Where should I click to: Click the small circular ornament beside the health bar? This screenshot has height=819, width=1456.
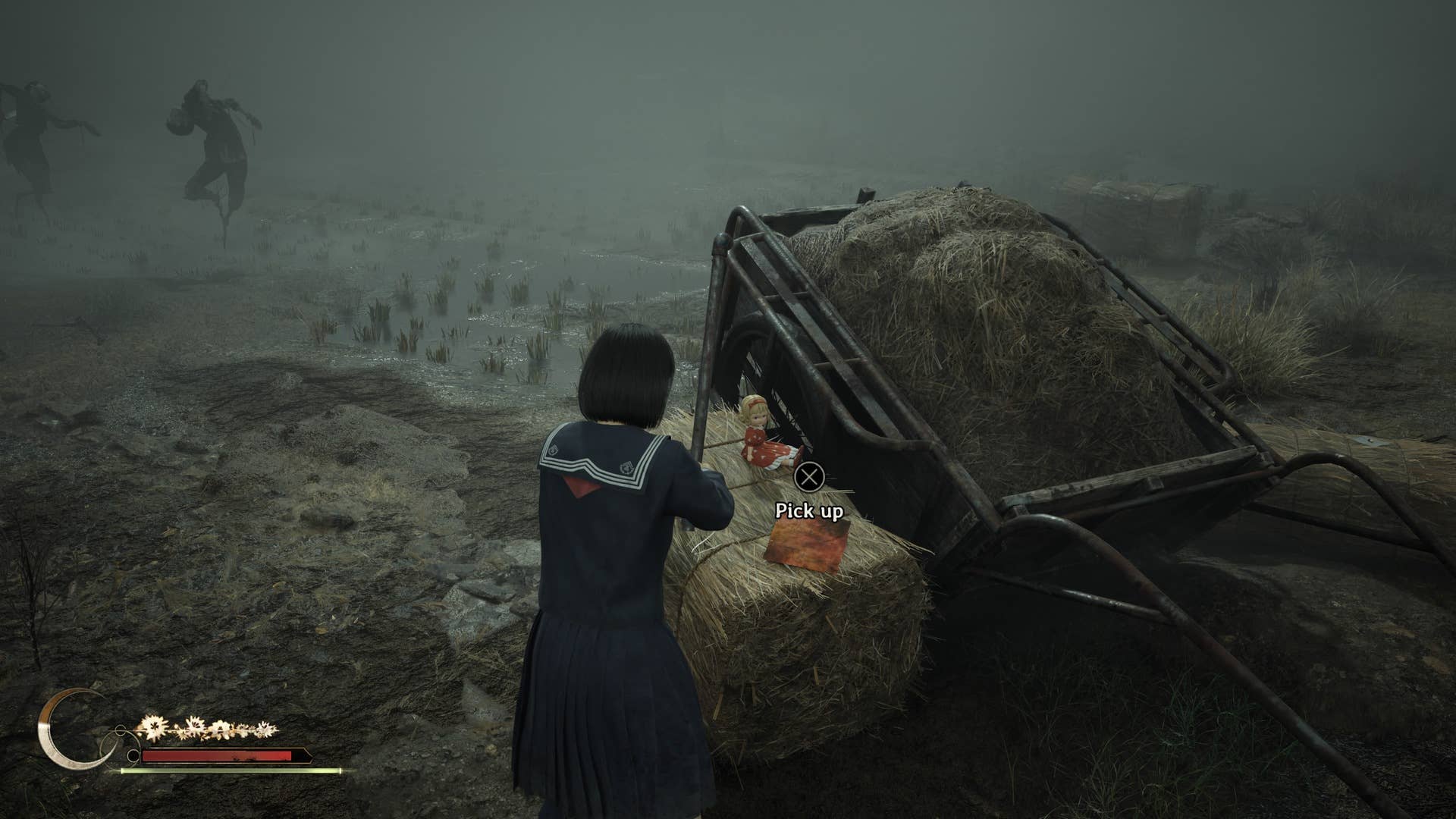click(133, 755)
